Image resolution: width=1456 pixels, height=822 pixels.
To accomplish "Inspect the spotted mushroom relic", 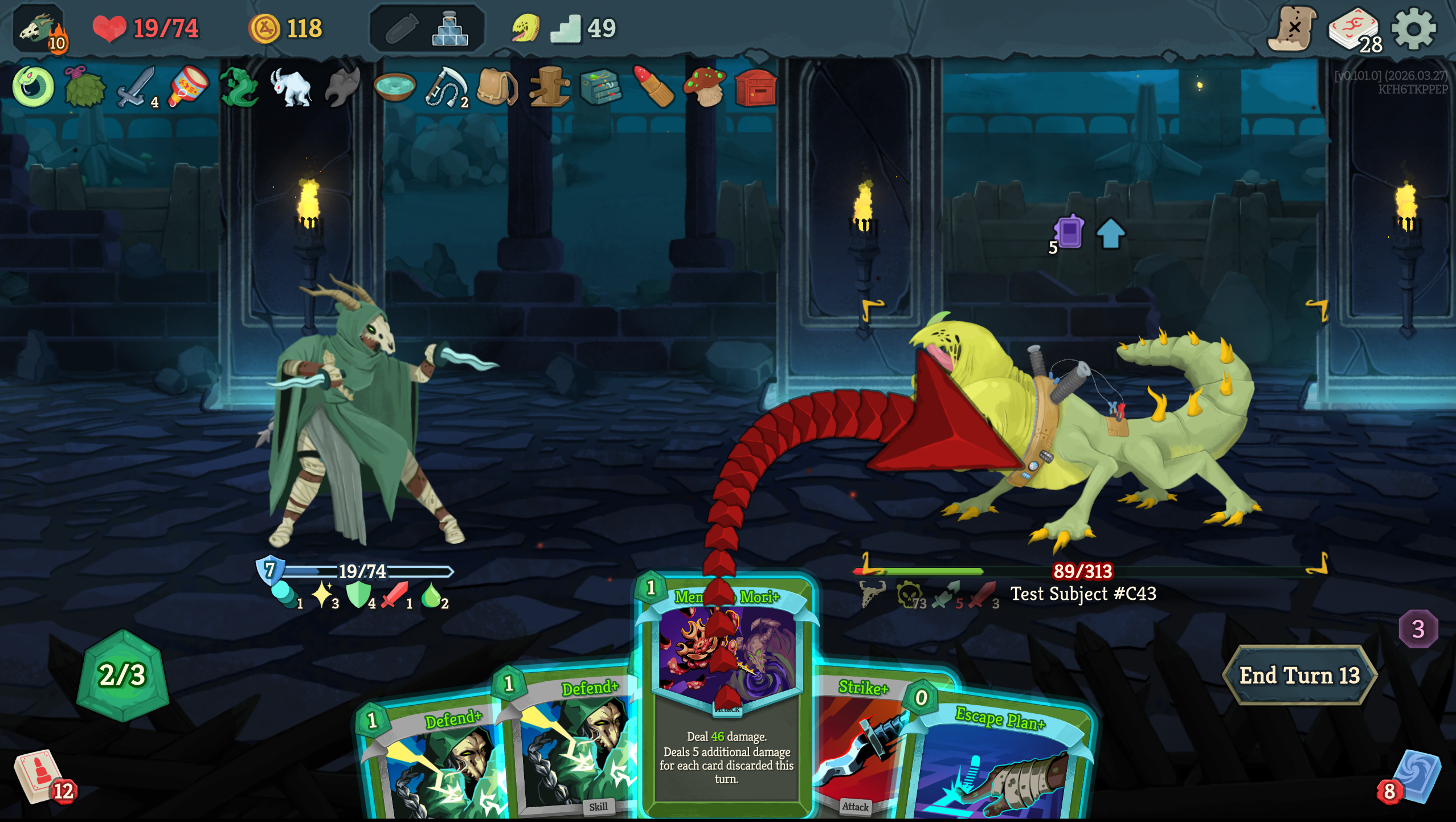I will click(x=705, y=87).
